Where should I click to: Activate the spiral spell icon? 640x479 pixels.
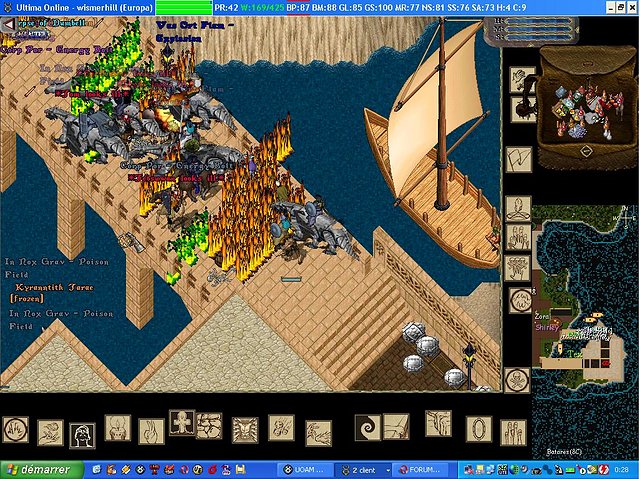367,427
